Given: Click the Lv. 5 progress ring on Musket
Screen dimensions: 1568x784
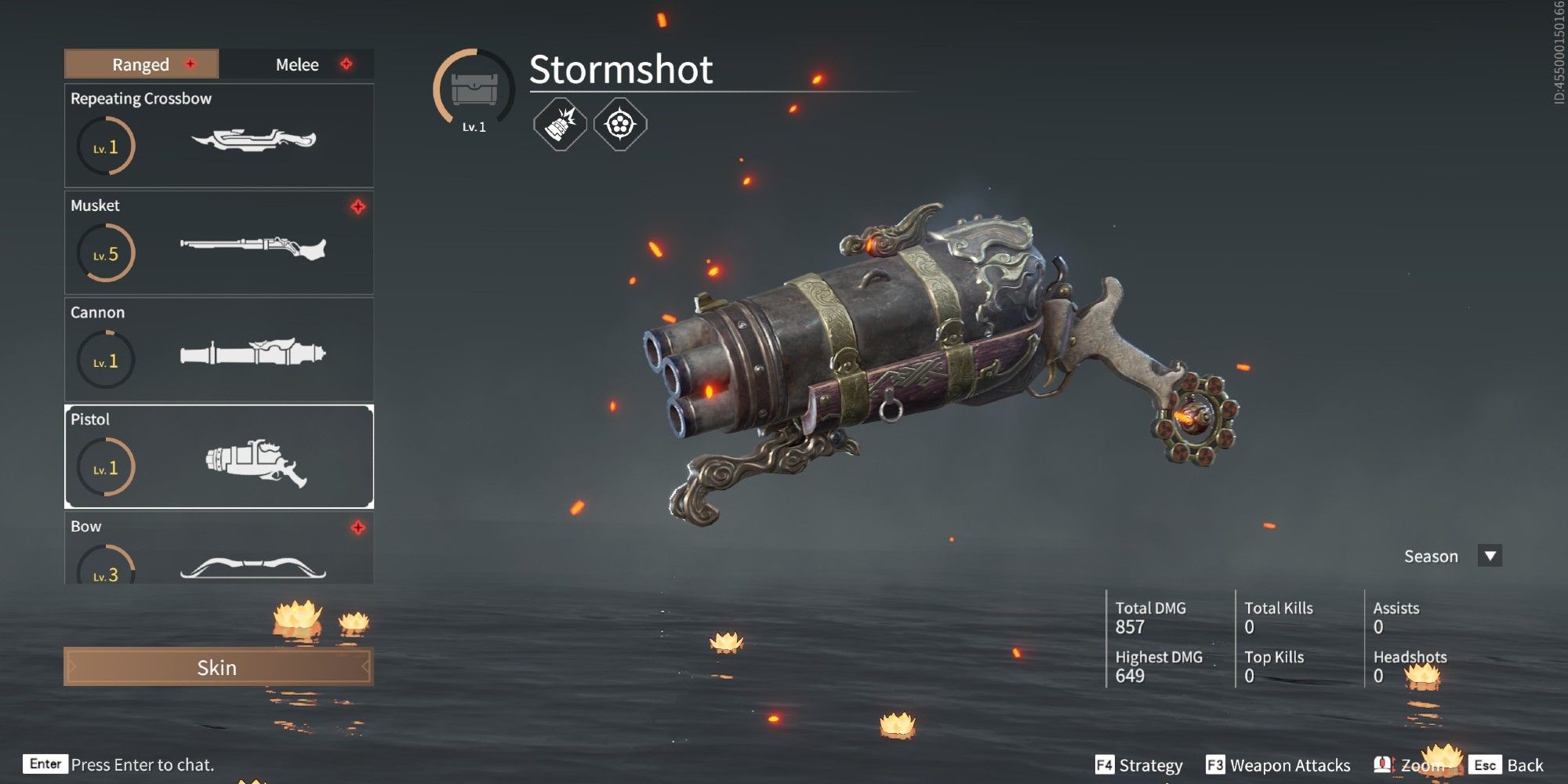Looking at the screenshot, I should pos(106,252).
